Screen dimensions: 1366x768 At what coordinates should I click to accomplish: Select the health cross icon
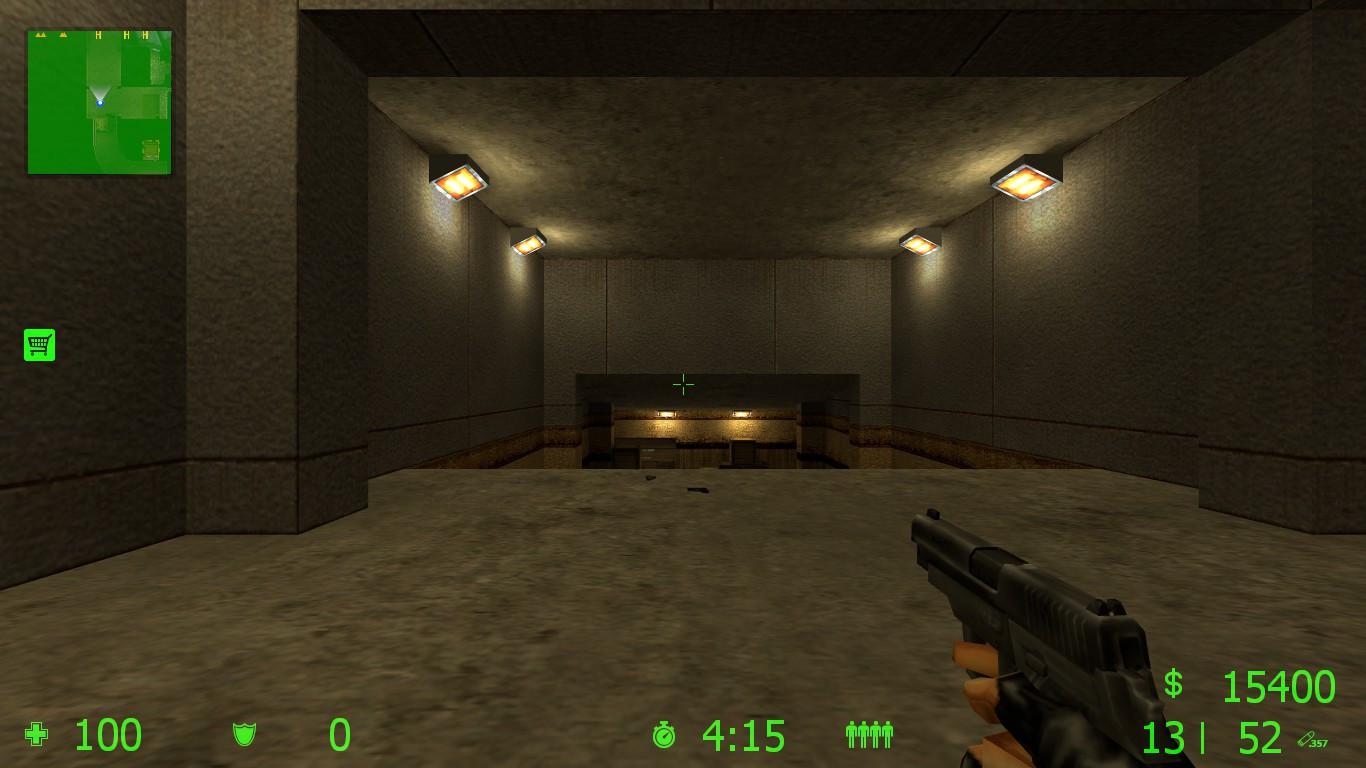click(34, 735)
